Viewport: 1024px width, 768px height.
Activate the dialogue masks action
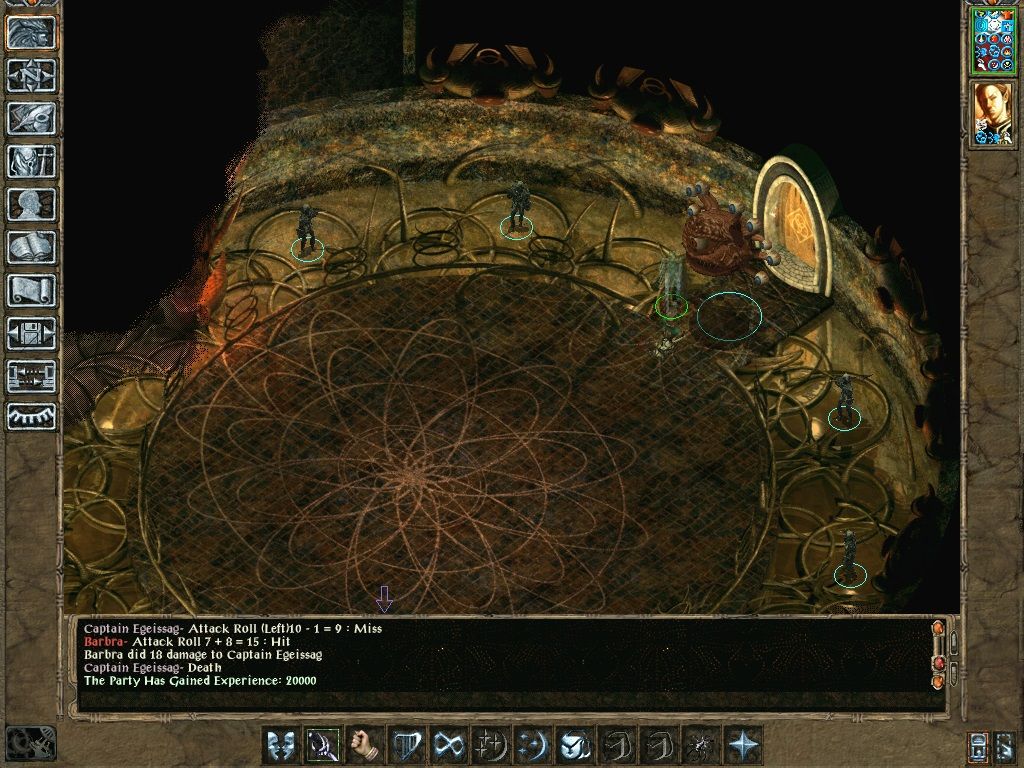click(281, 745)
